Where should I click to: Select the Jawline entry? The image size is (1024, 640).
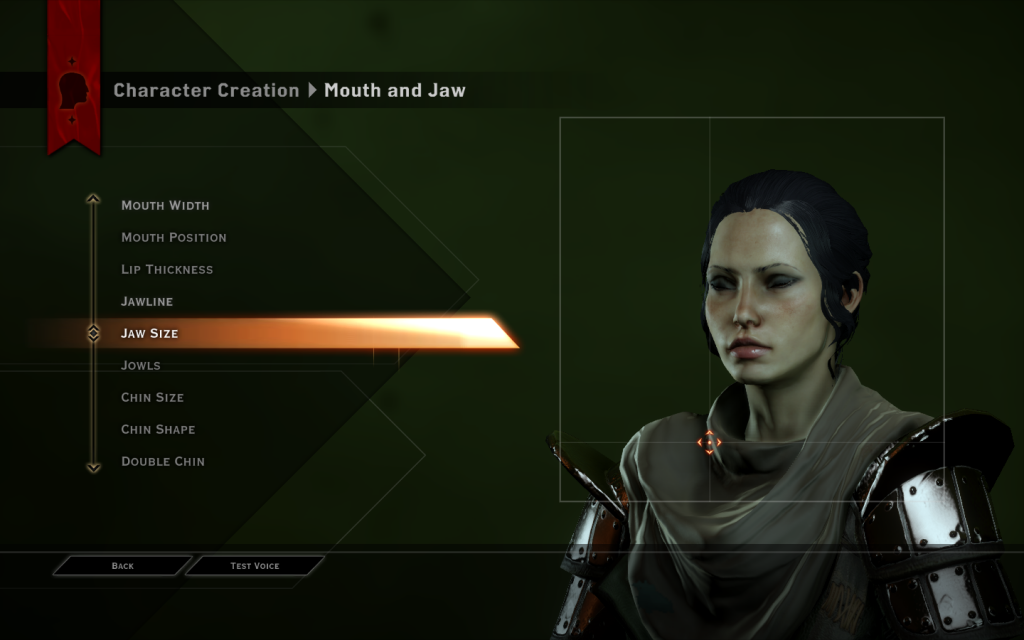pyautogui.click(x=147, y=302)
